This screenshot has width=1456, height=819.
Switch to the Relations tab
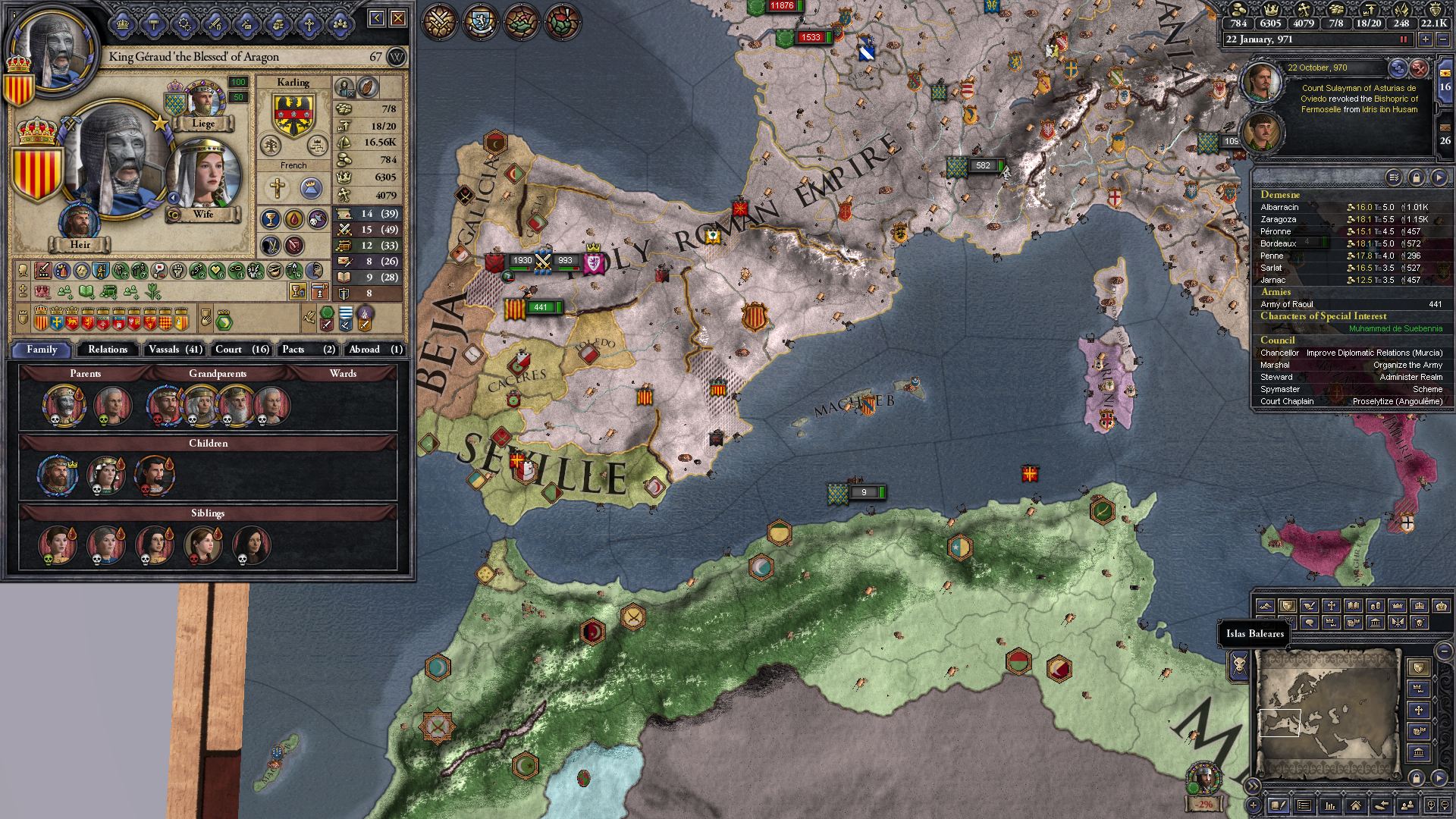[x=108, y=350]
